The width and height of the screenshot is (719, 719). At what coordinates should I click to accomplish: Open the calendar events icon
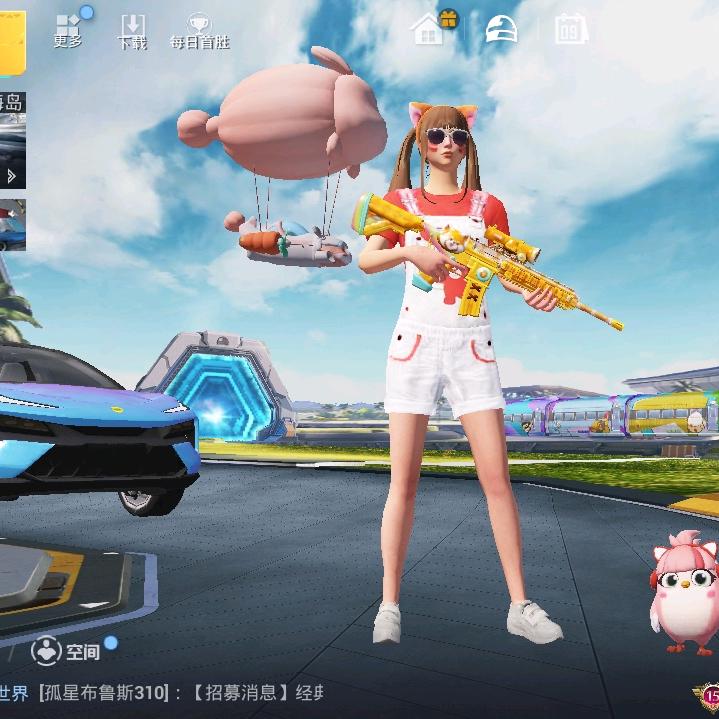(x=571, y=29)
